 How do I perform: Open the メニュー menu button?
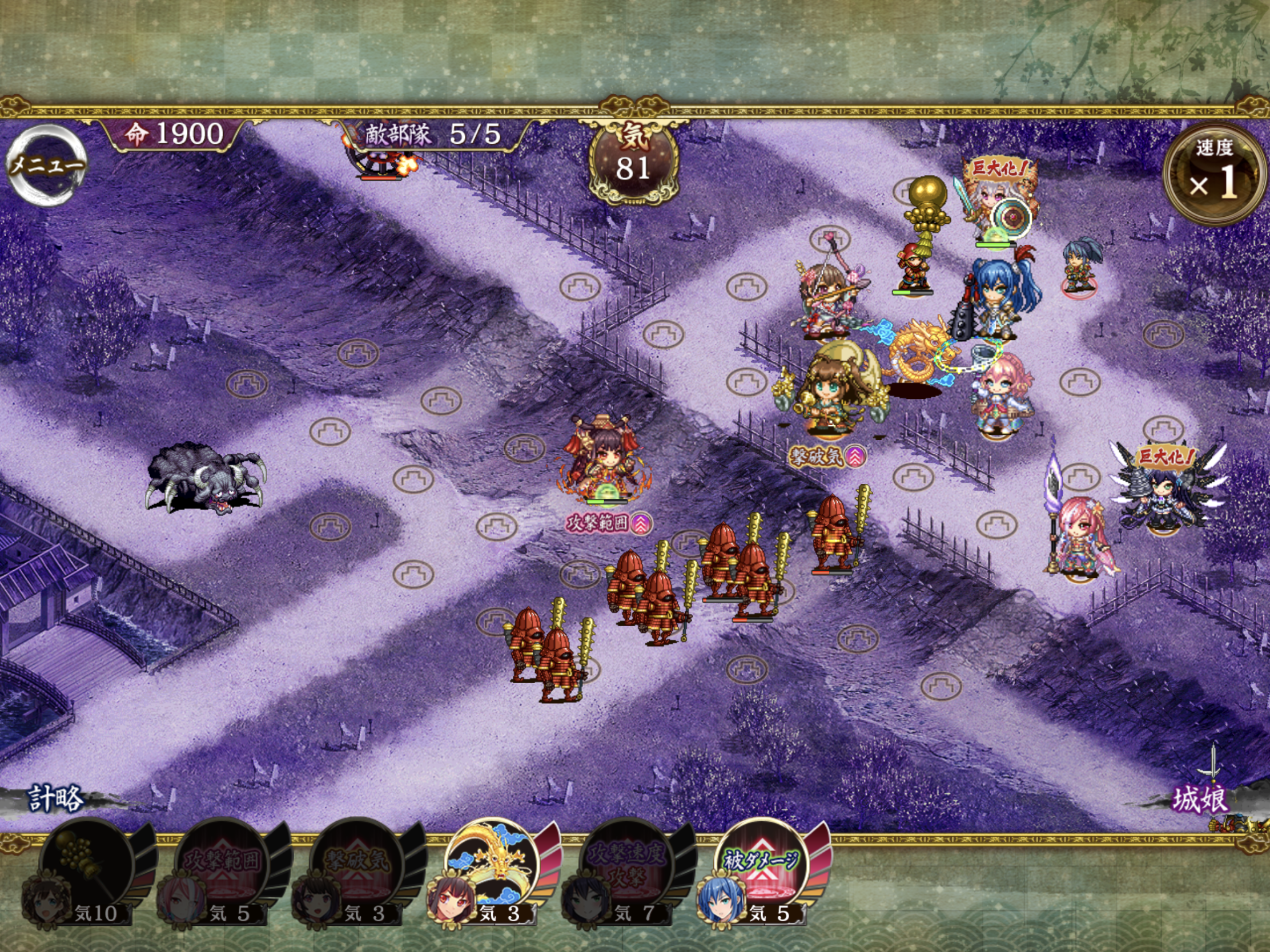point(46,166)
